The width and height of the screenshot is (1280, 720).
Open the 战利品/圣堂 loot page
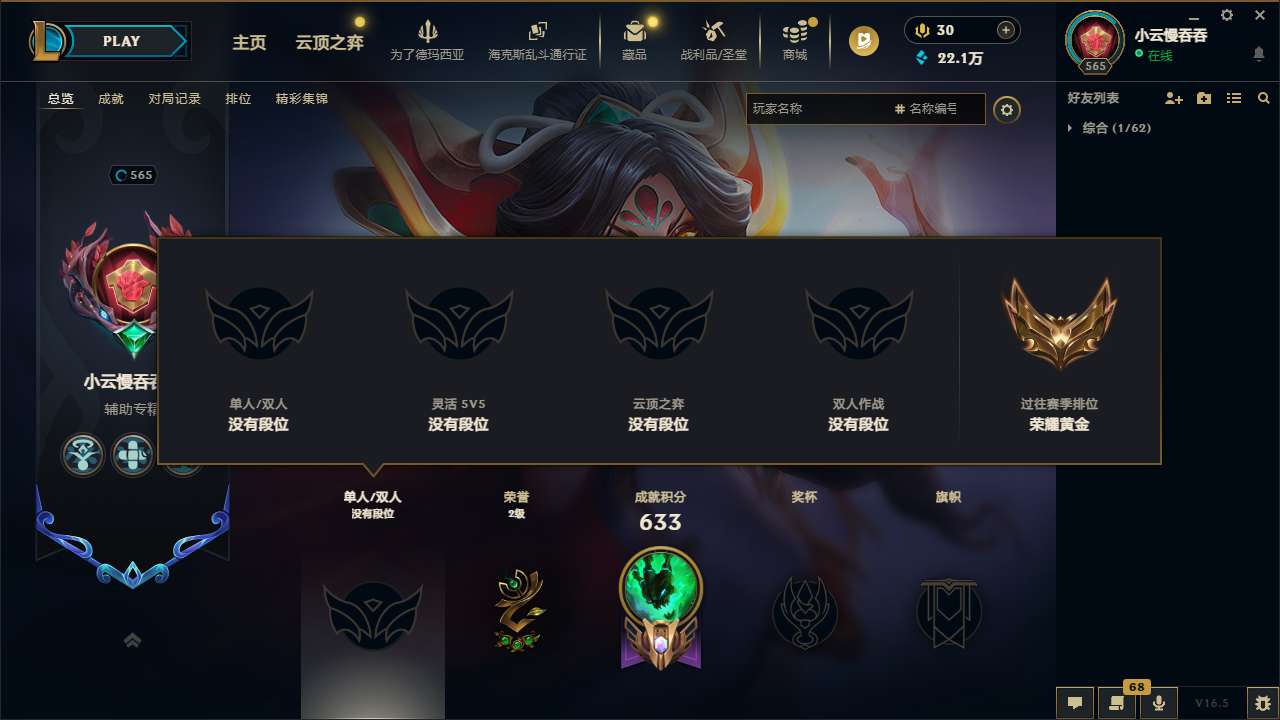click(x=715, y=40)
